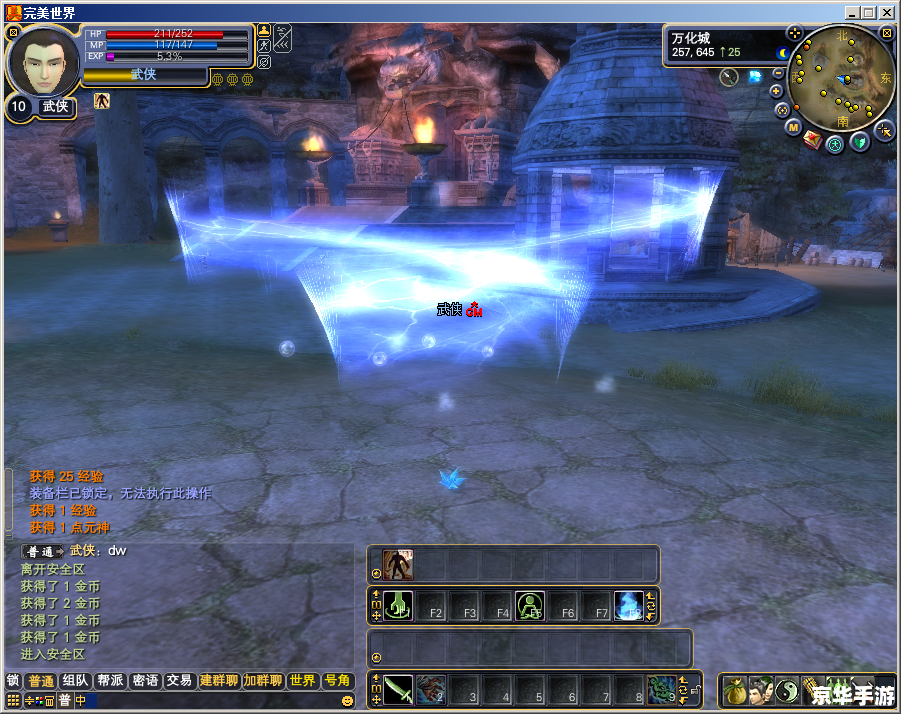Switch to the 世界 chat channel
Image resolution: width=901 pixels, height=714 pixels.
click(x=302, y=681)
